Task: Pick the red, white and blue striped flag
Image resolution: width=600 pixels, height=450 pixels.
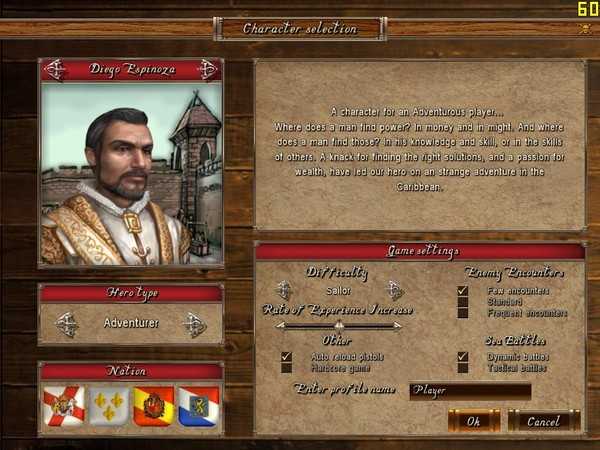Action: (198, 406)
